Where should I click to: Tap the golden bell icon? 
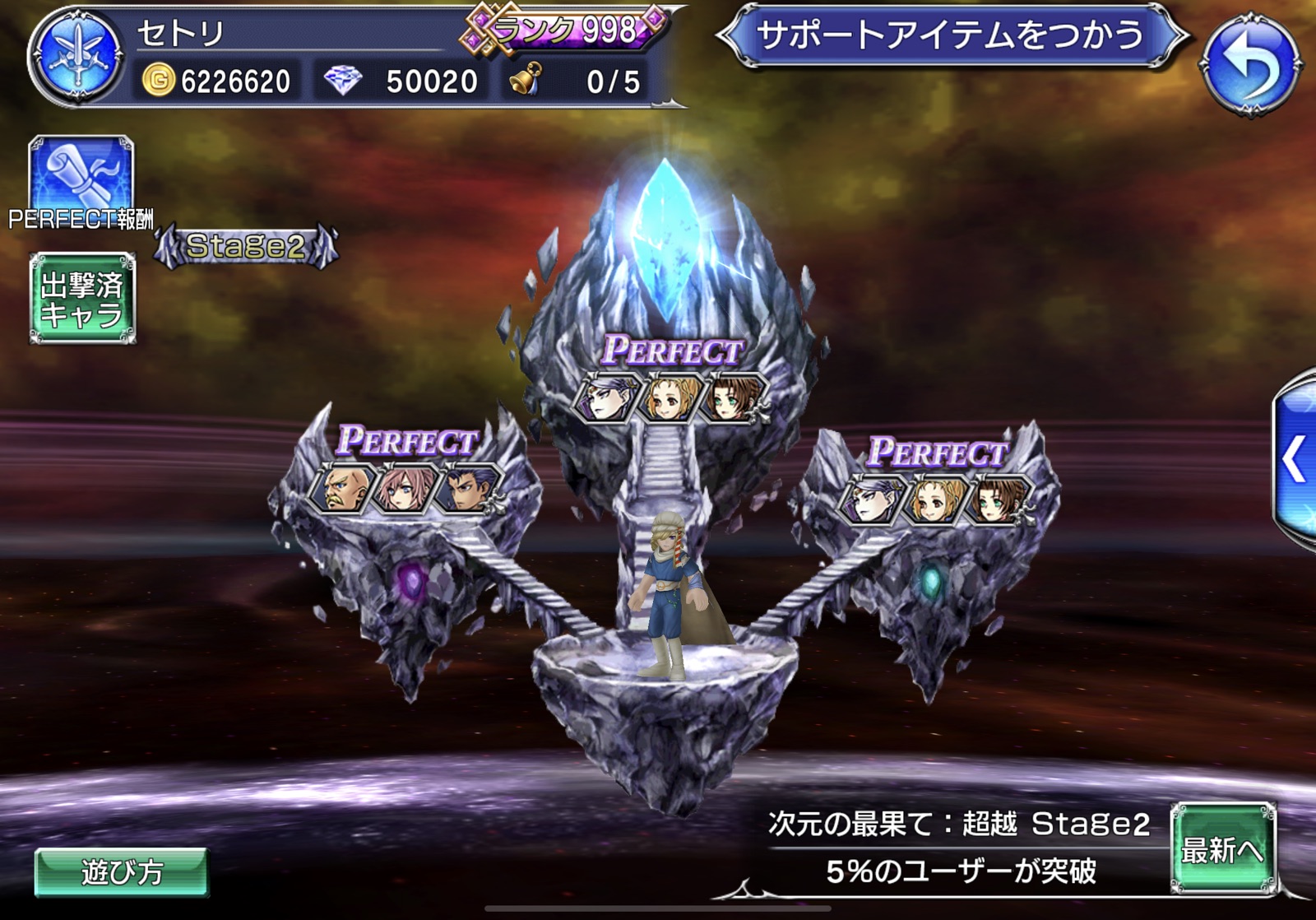pyautogui.click(x=526, y=80)
